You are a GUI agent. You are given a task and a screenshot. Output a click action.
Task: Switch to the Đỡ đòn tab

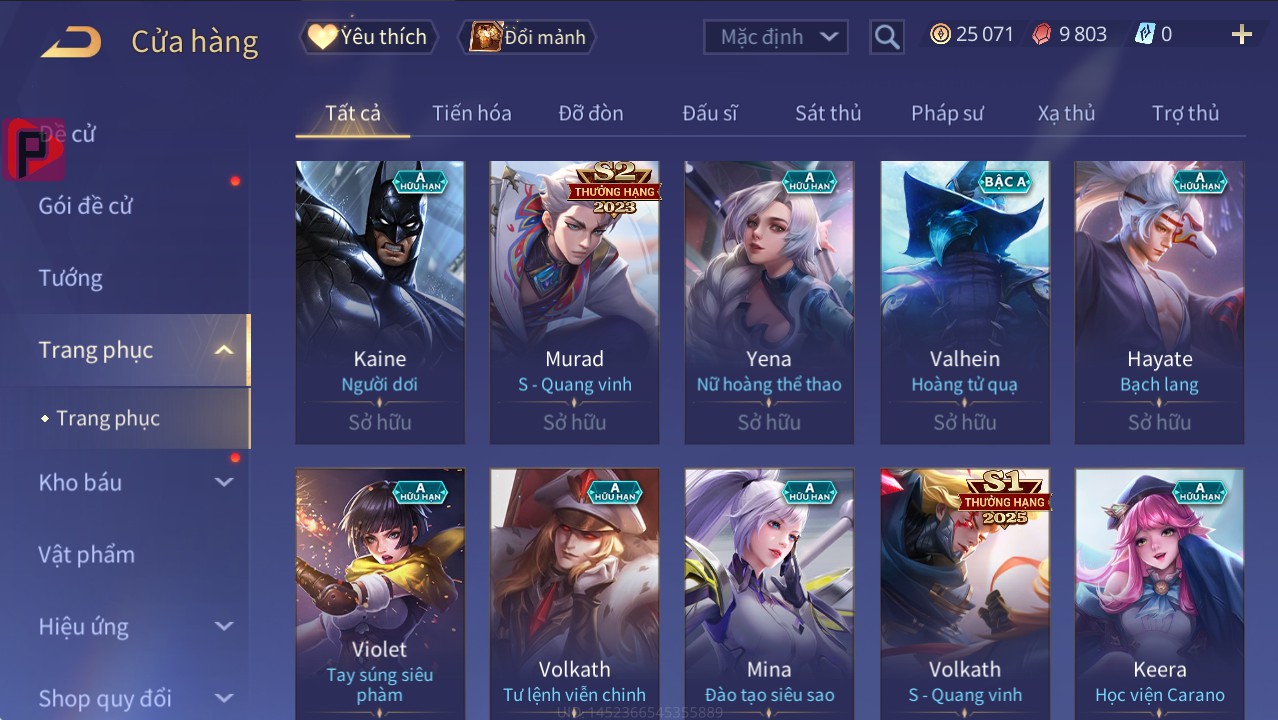(590, 113)
